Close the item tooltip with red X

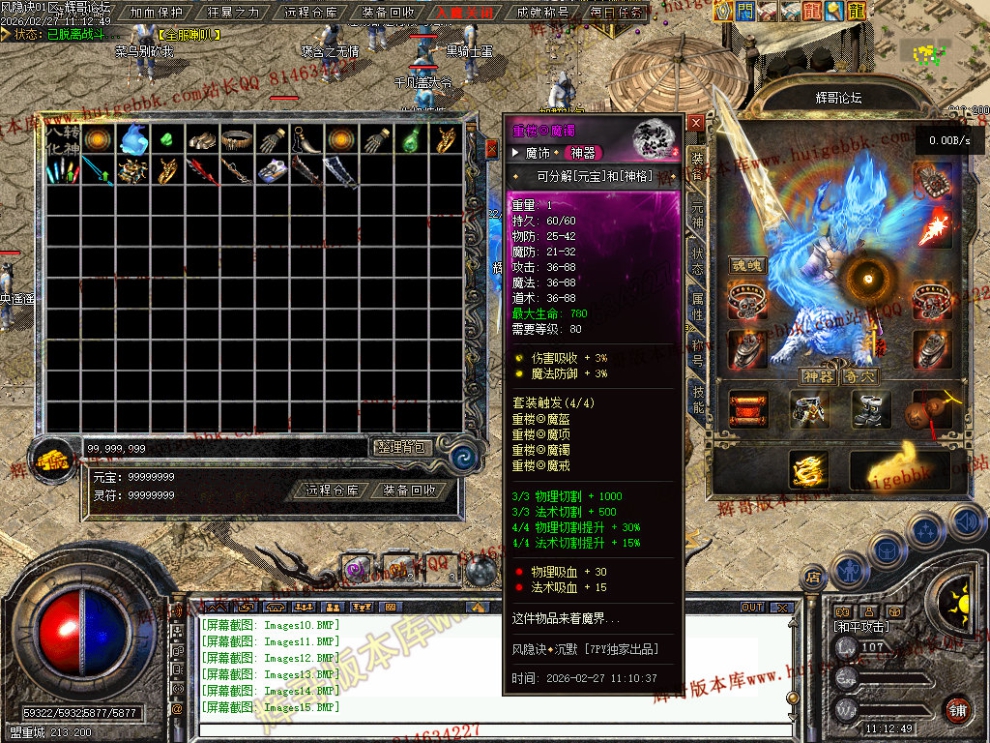pyautogui.click(x=696, y=123)
